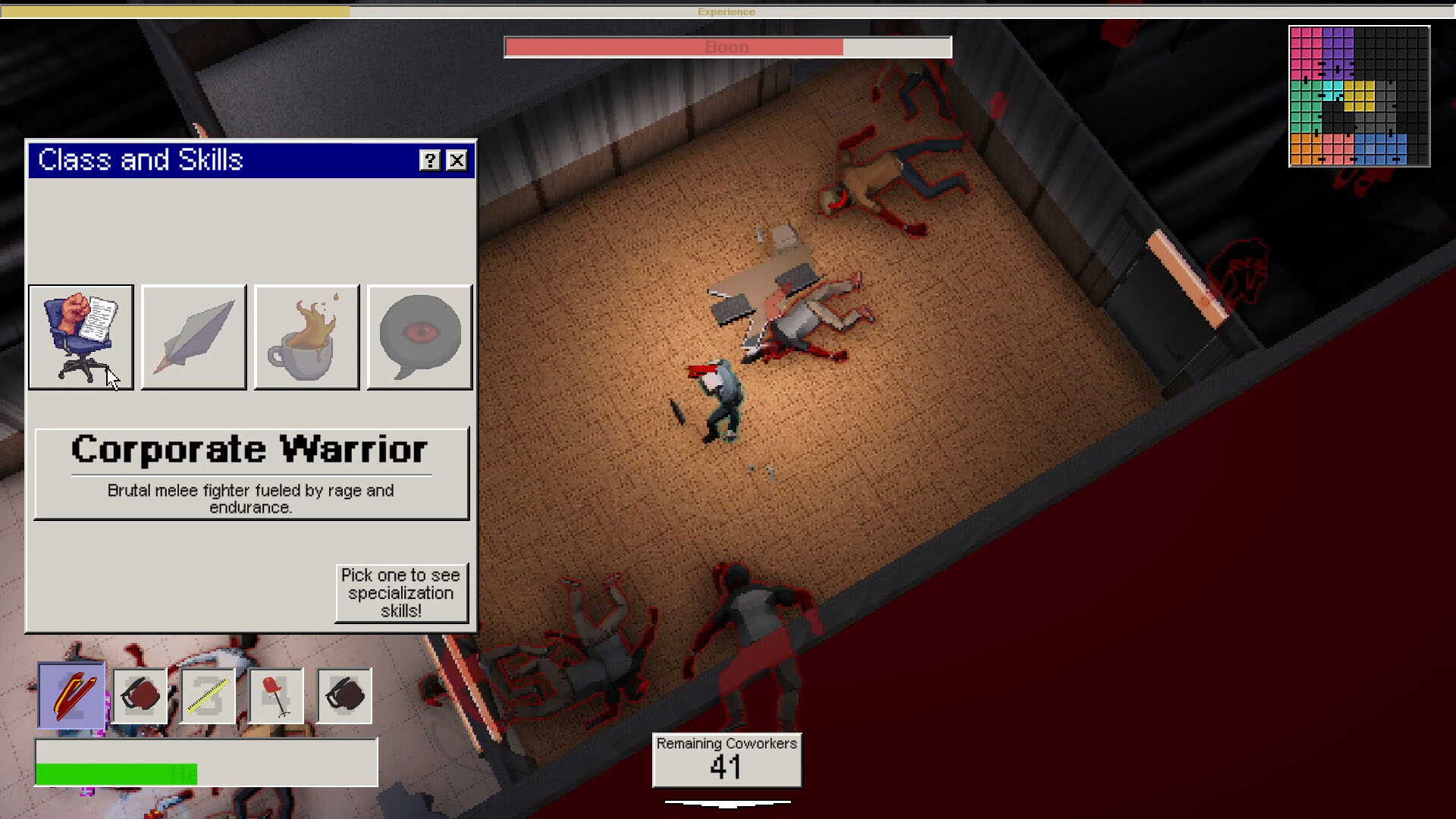
Task: Select the eye speech bubble class icon
Action: (x=419, y=337)
